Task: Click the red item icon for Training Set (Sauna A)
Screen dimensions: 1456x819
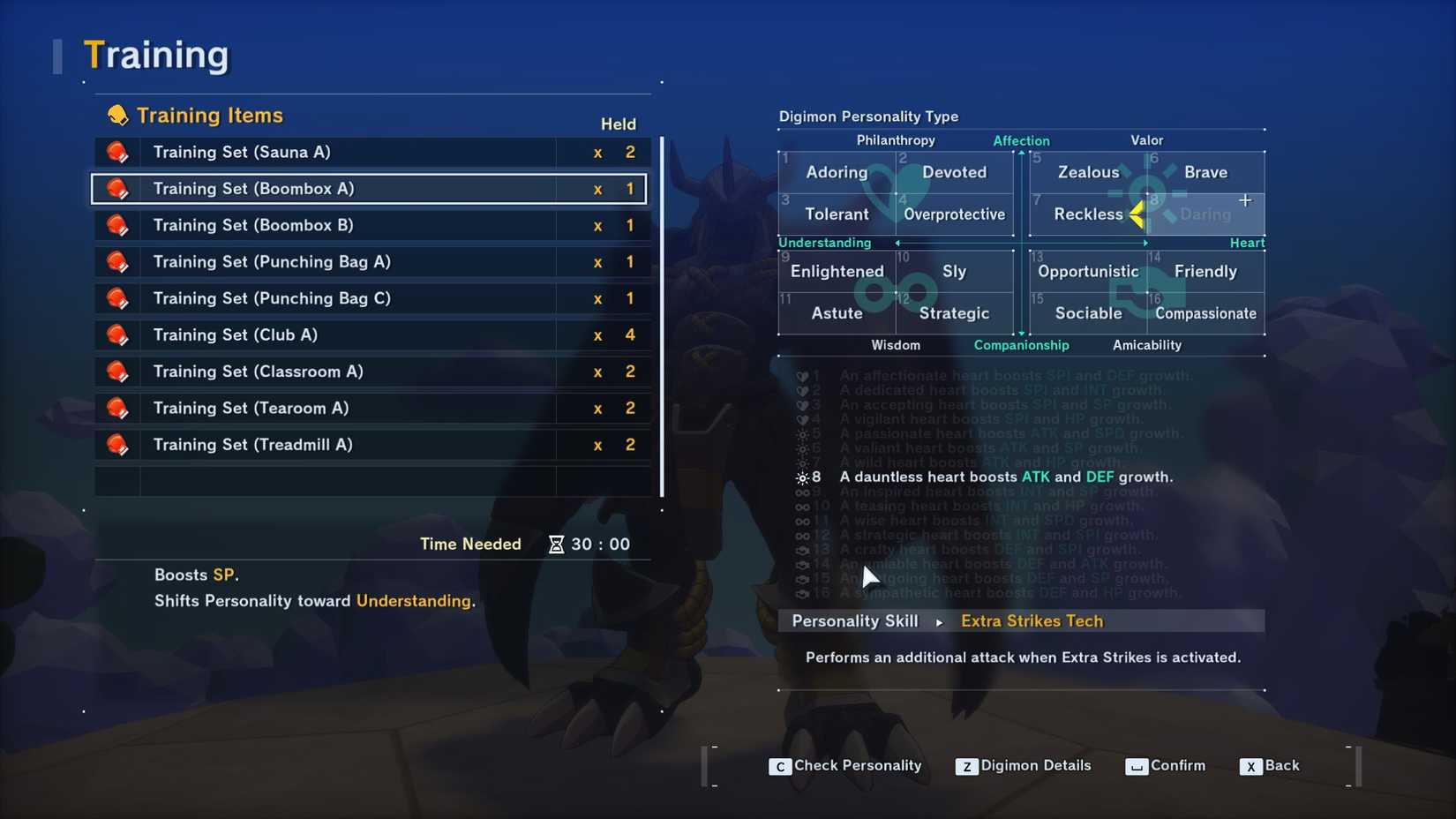Action: pyautogui.click(x=118, y=152)
